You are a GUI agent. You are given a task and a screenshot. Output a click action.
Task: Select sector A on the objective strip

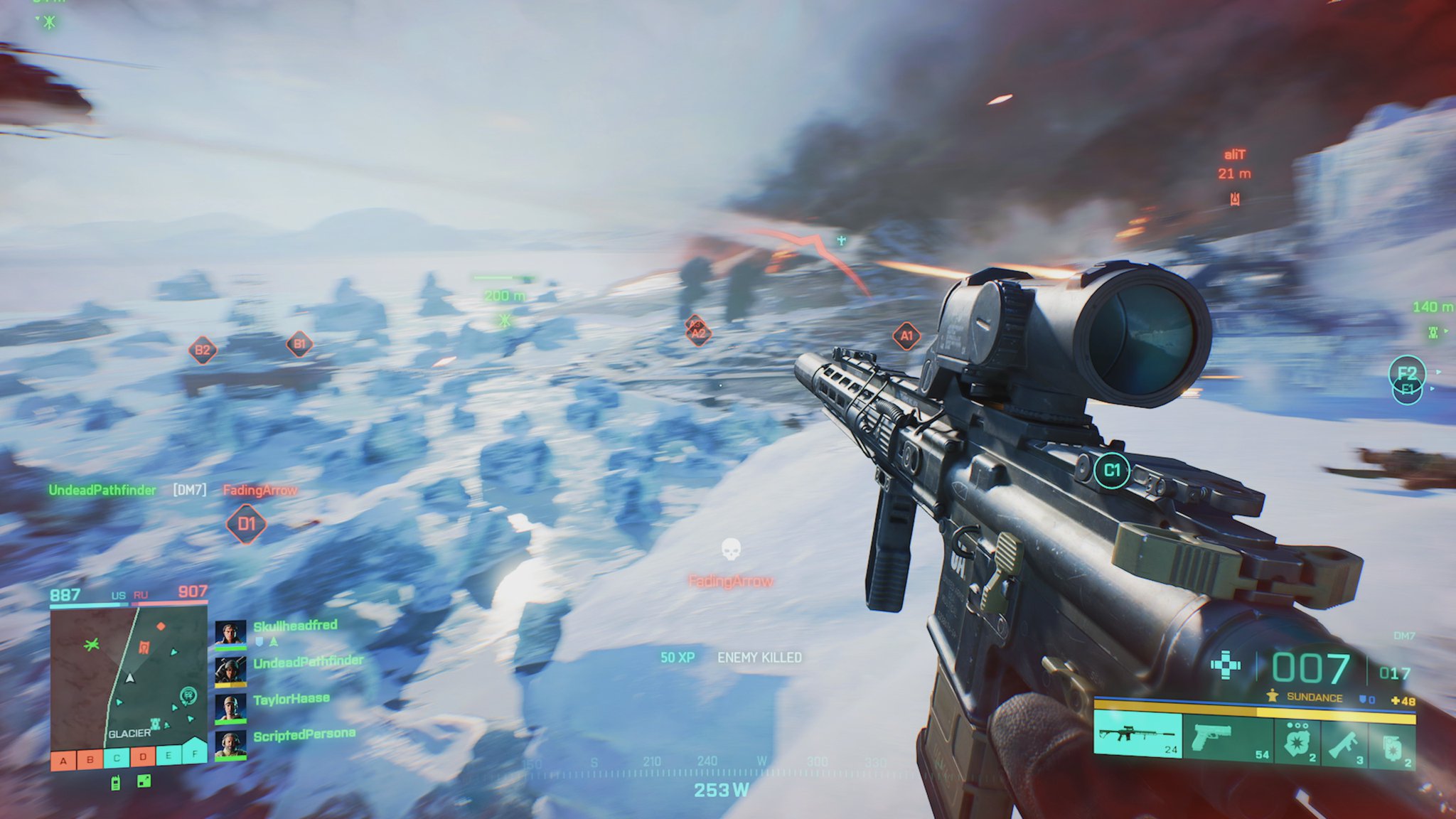63,761
